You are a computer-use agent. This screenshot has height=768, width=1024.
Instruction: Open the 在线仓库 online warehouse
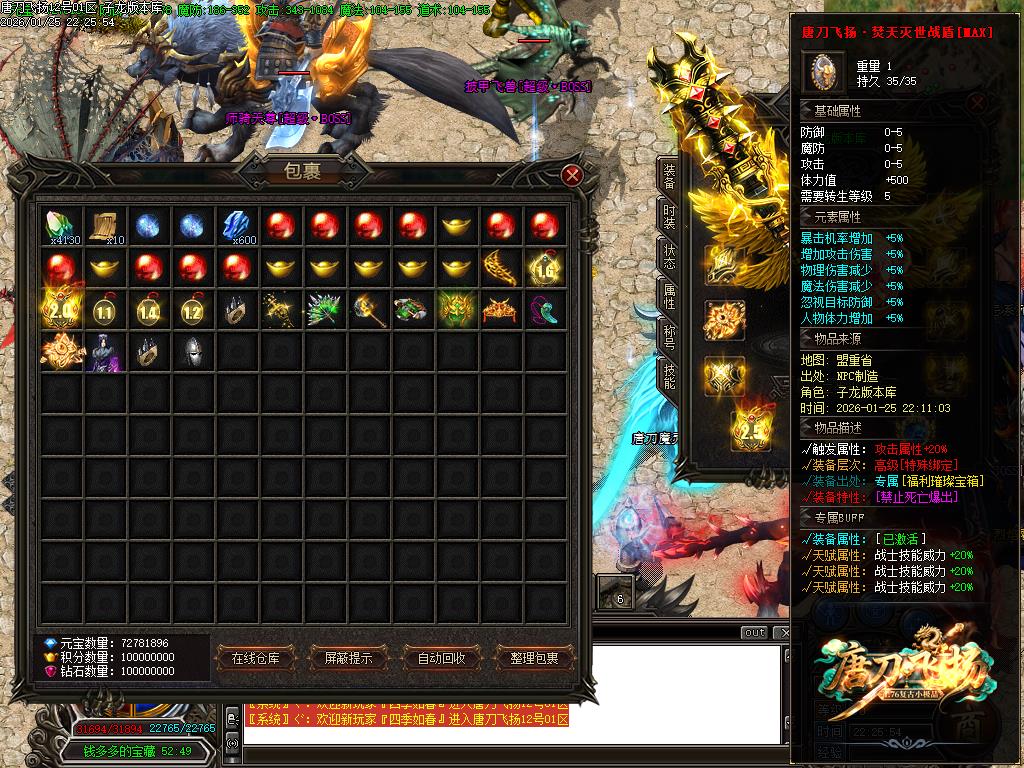262,658
